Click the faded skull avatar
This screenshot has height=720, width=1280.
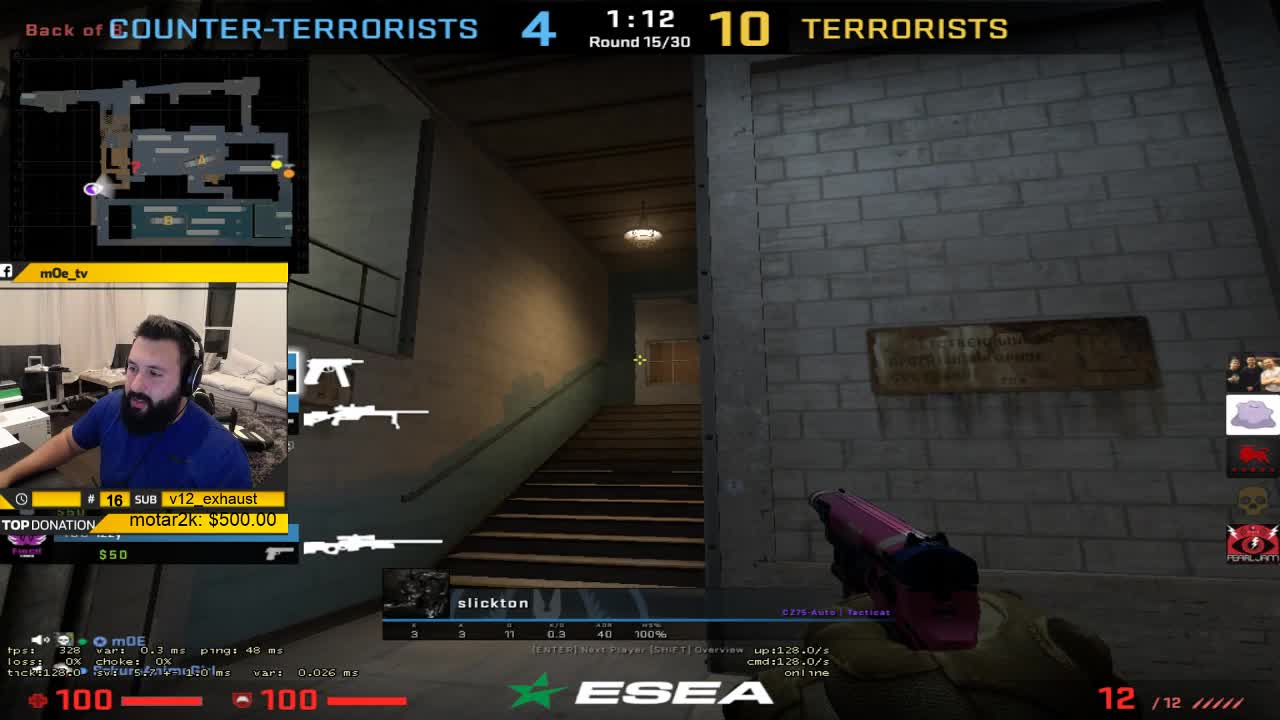tap(1252, 499)
